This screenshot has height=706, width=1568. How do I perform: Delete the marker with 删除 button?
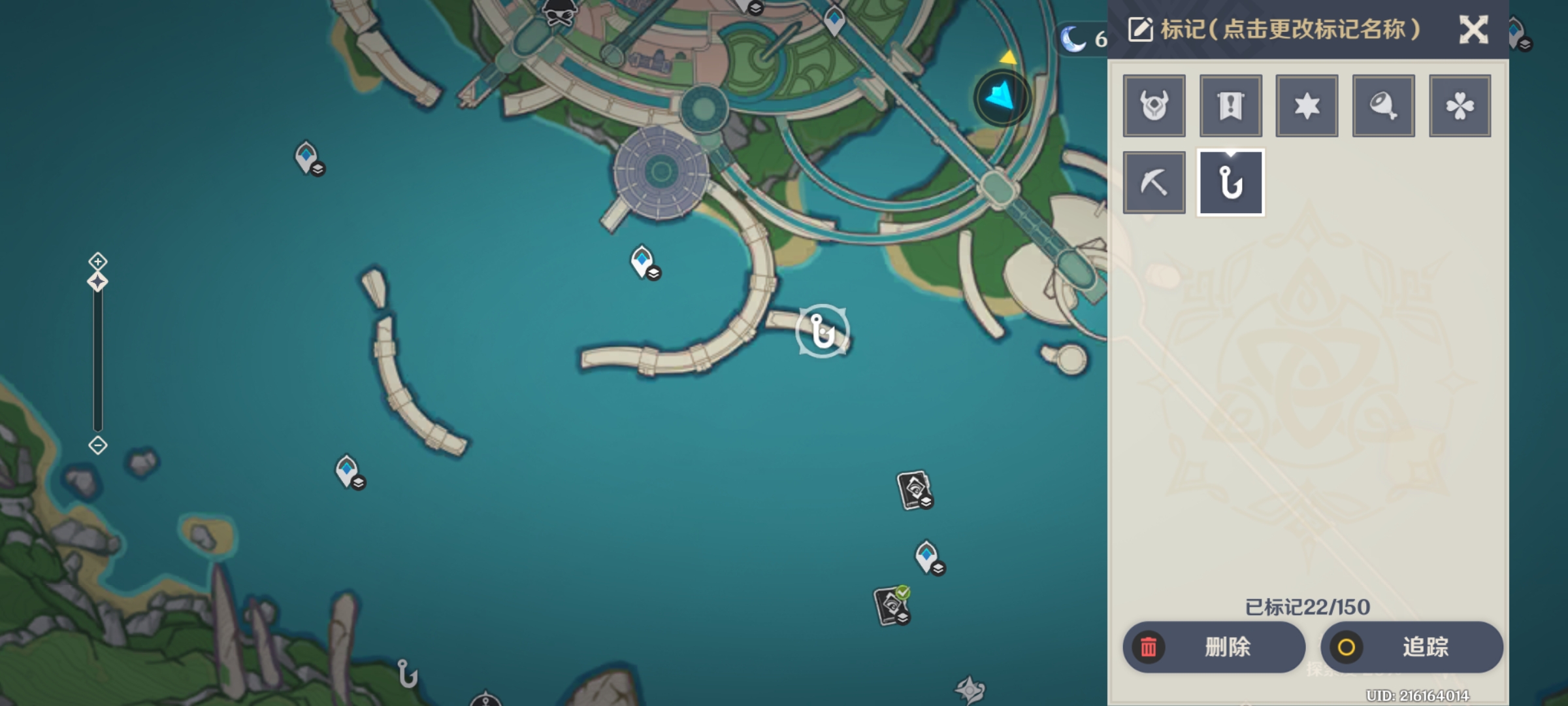pos(1214,647)
